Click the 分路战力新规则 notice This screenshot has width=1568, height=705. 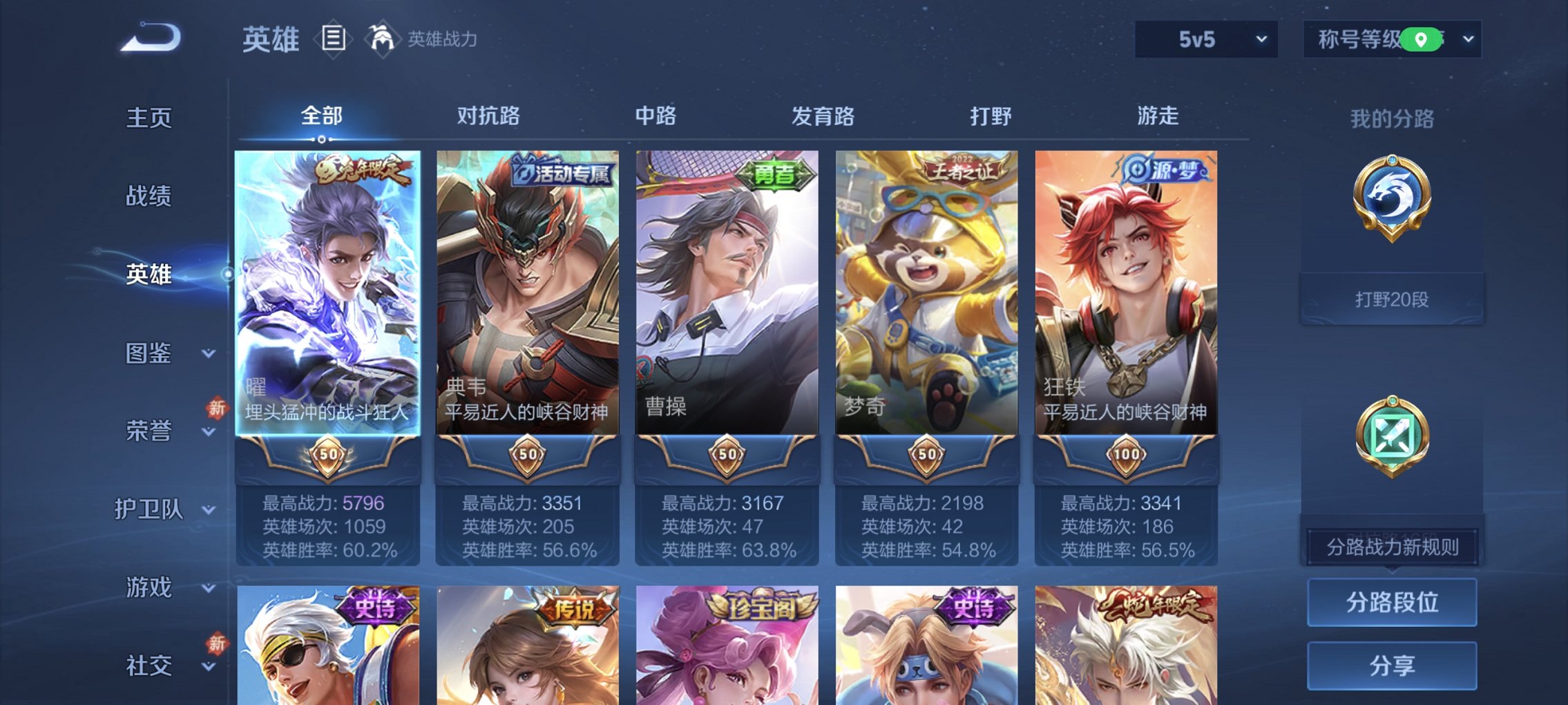[x=1392, y=545]
